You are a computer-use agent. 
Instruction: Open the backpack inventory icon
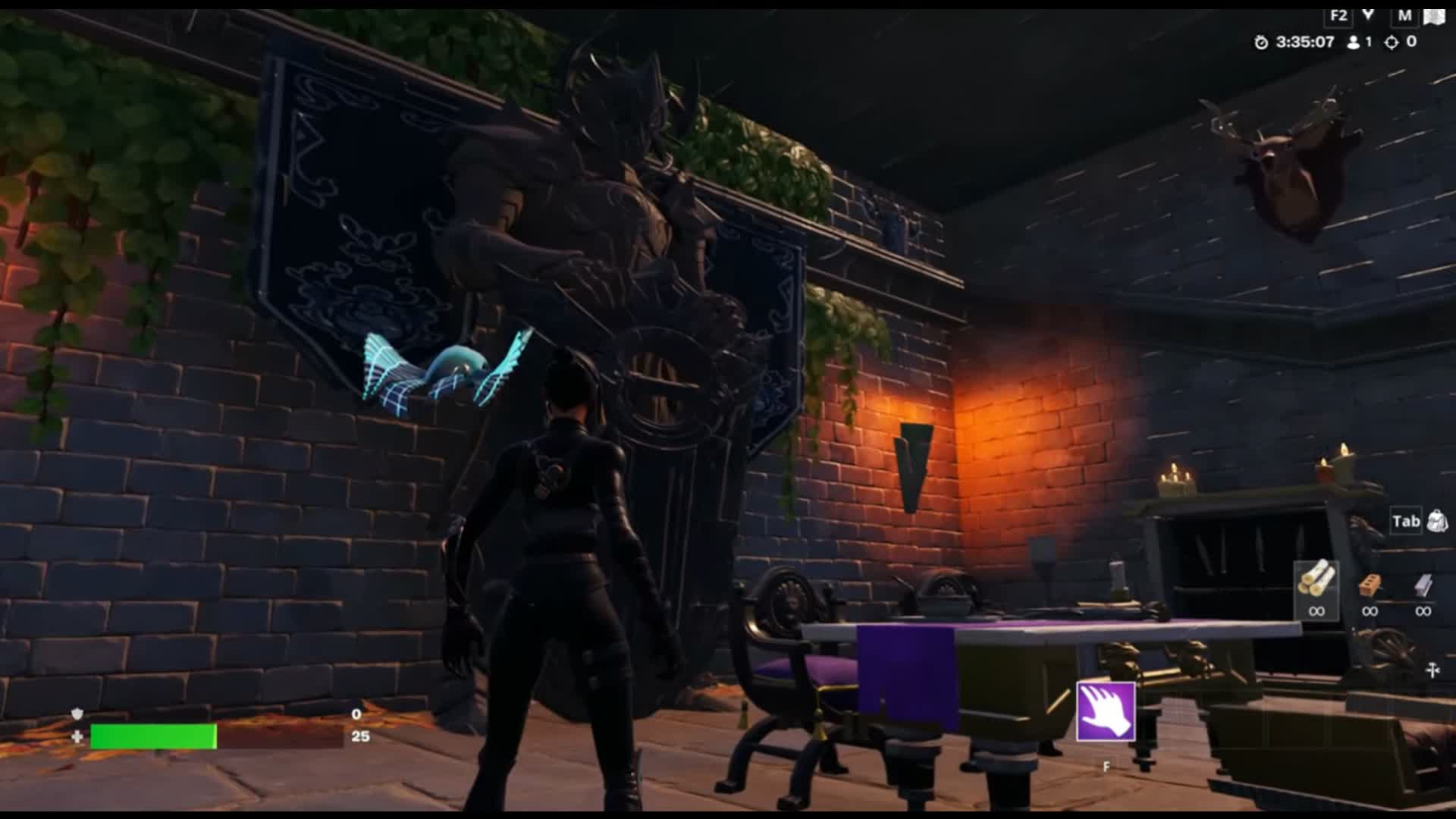1438,520
